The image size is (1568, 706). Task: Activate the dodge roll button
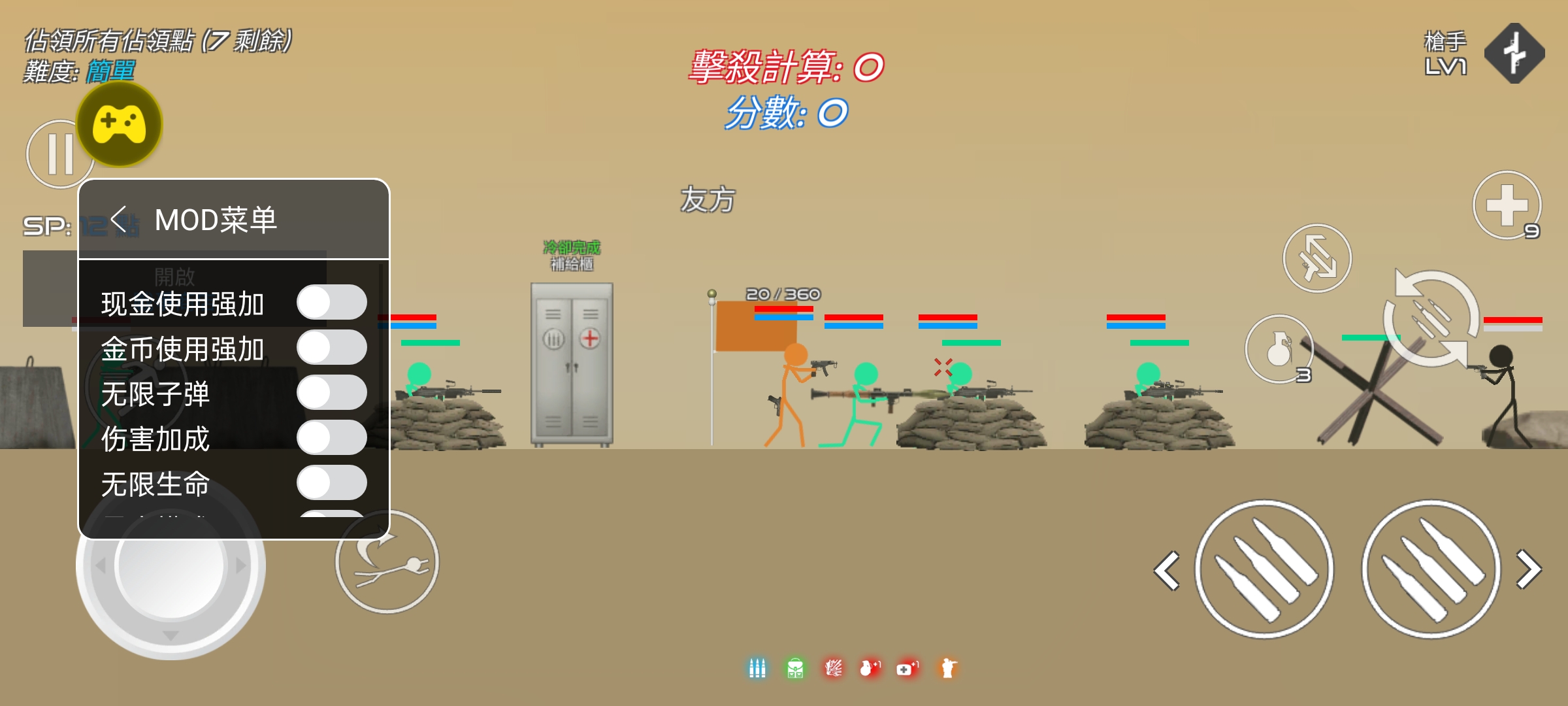[387, 562]
